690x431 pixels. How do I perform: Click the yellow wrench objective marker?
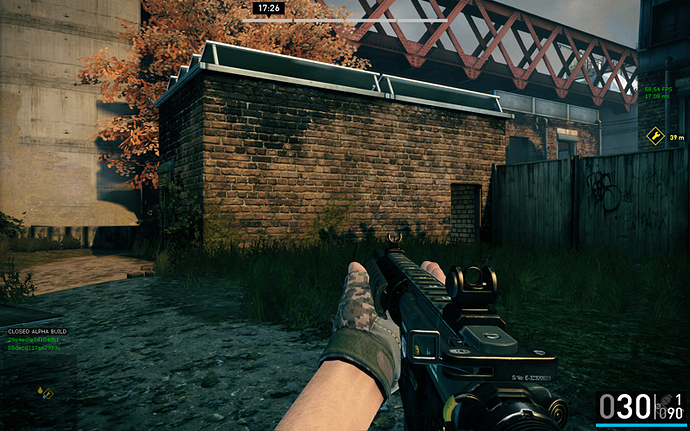point(655,136)
